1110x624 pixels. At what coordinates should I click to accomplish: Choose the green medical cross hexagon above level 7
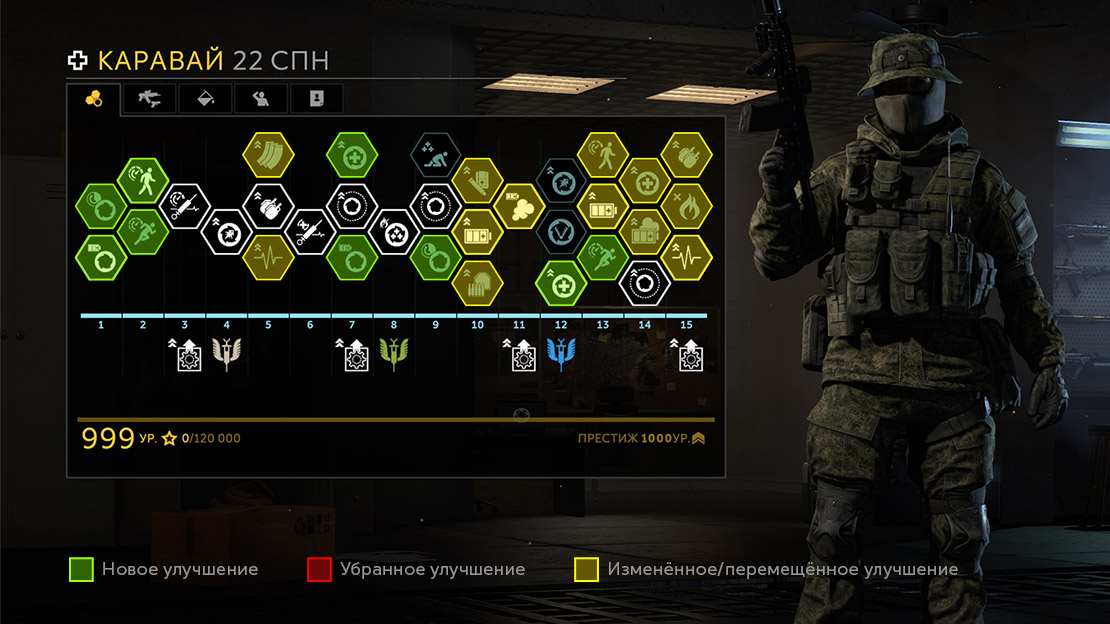pyautogui.click(x=352, y=155)
